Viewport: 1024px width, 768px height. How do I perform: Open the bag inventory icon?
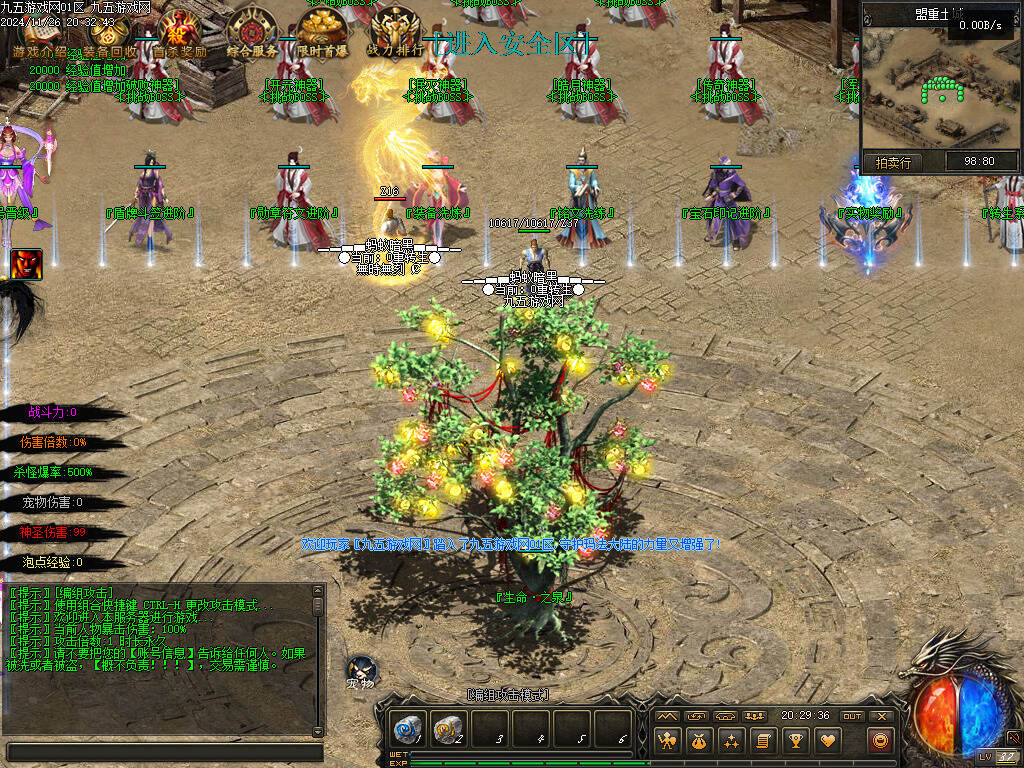click(699, 741)
